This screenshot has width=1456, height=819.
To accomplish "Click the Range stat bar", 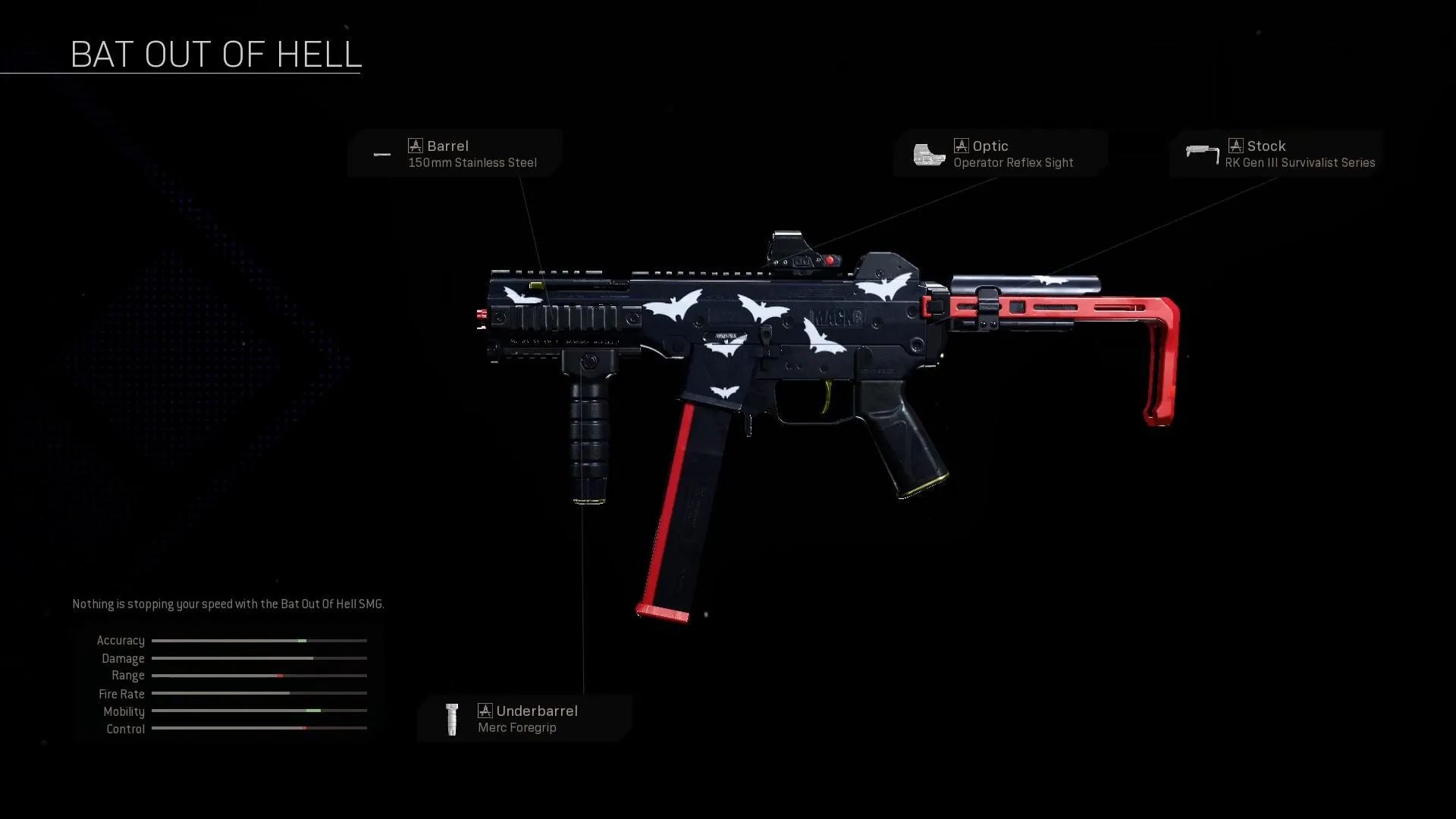I will (259, 676).
